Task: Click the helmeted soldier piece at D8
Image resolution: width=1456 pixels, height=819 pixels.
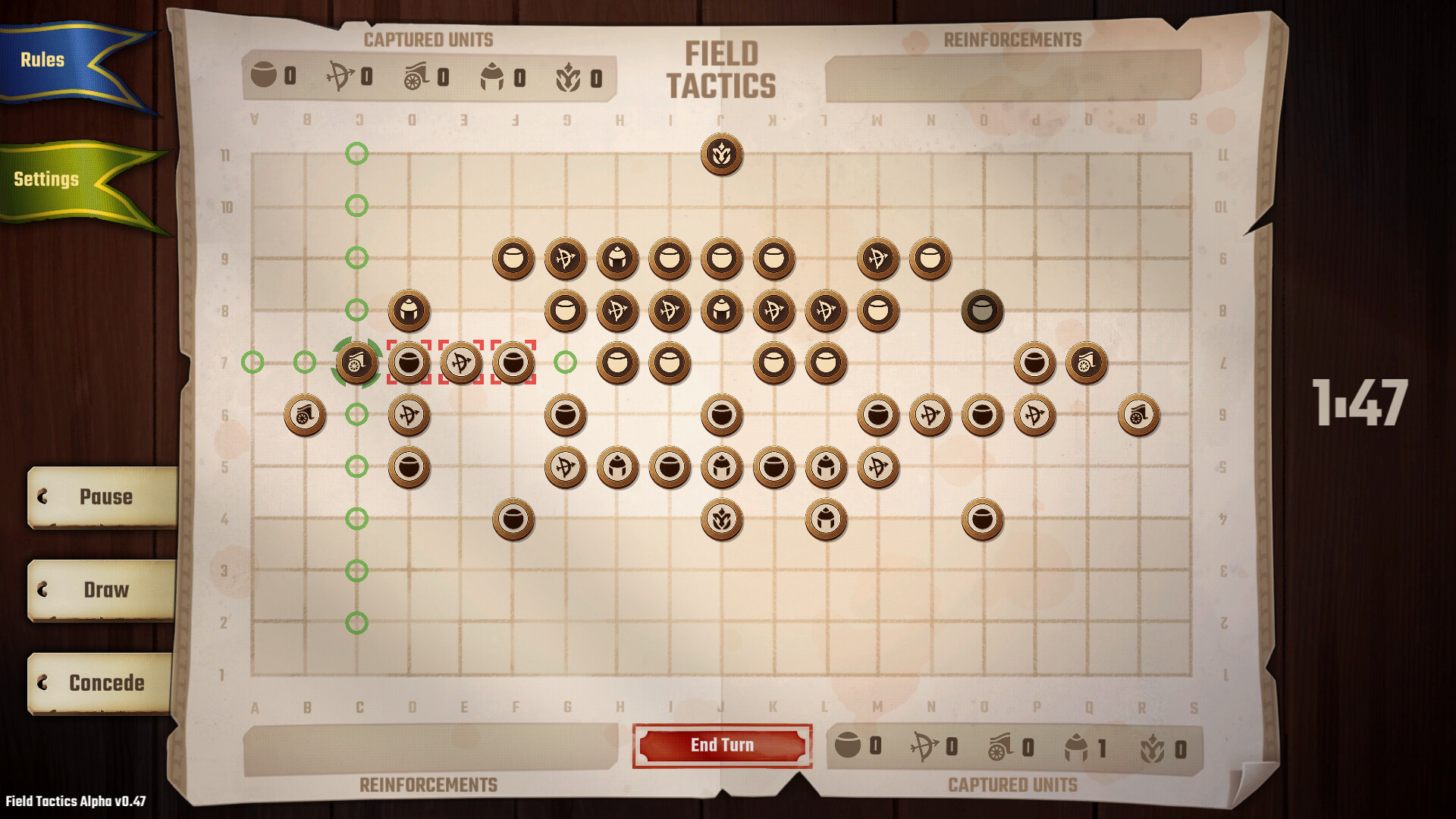Action: tap(409, 310)
